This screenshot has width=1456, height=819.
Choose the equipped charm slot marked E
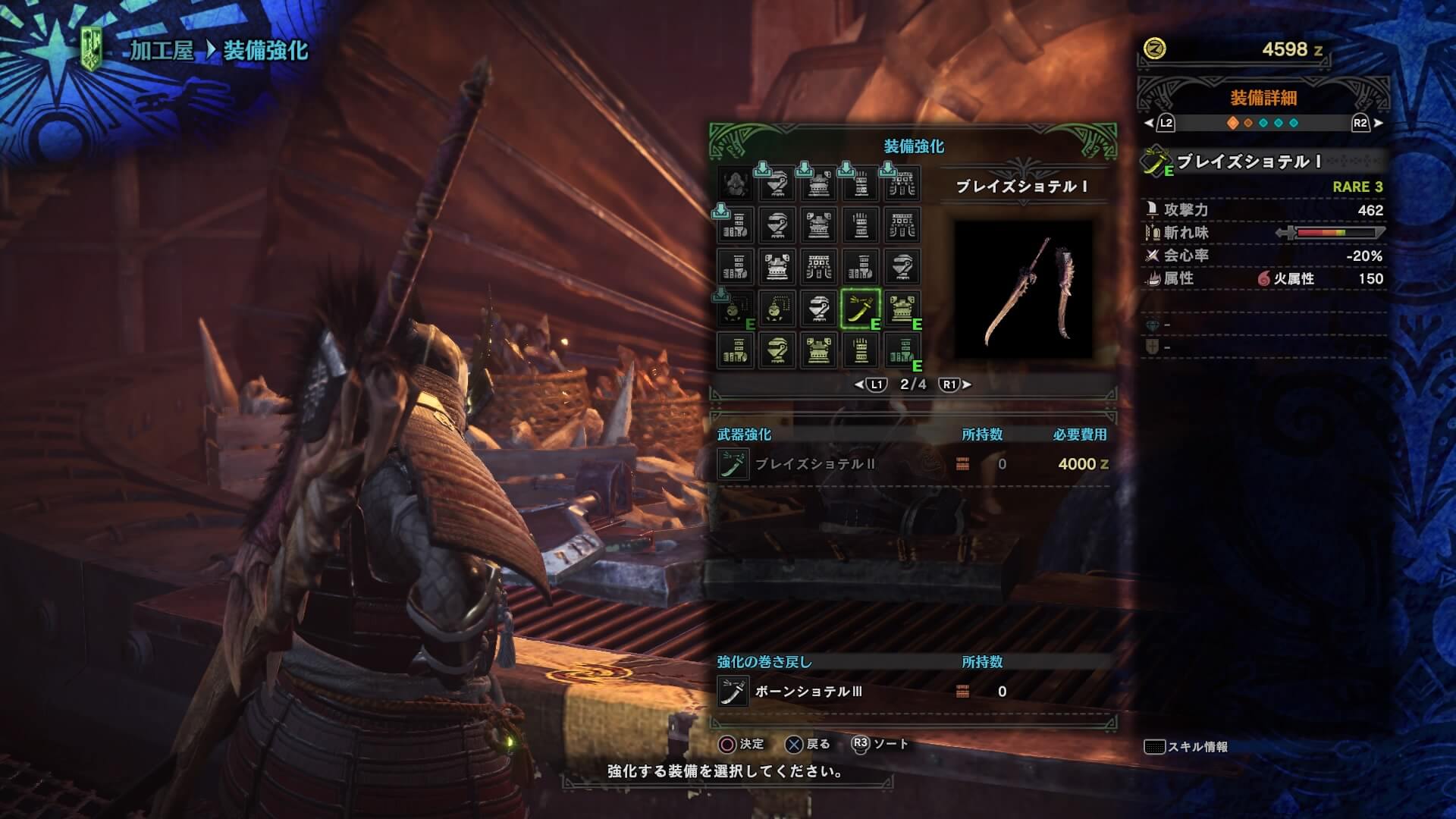pos(736,309)
